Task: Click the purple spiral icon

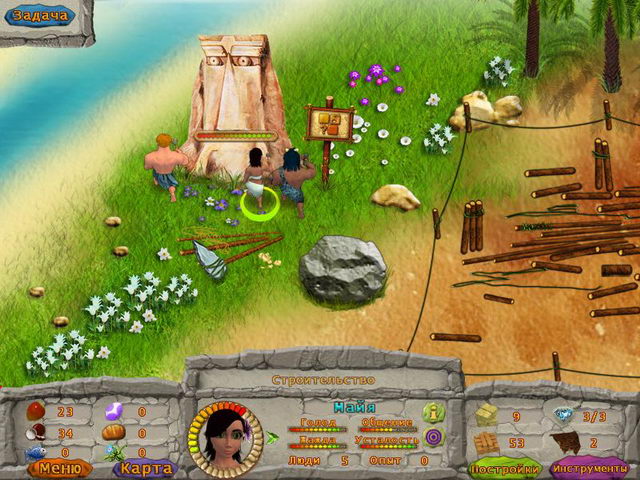Action: click(433, 437)
